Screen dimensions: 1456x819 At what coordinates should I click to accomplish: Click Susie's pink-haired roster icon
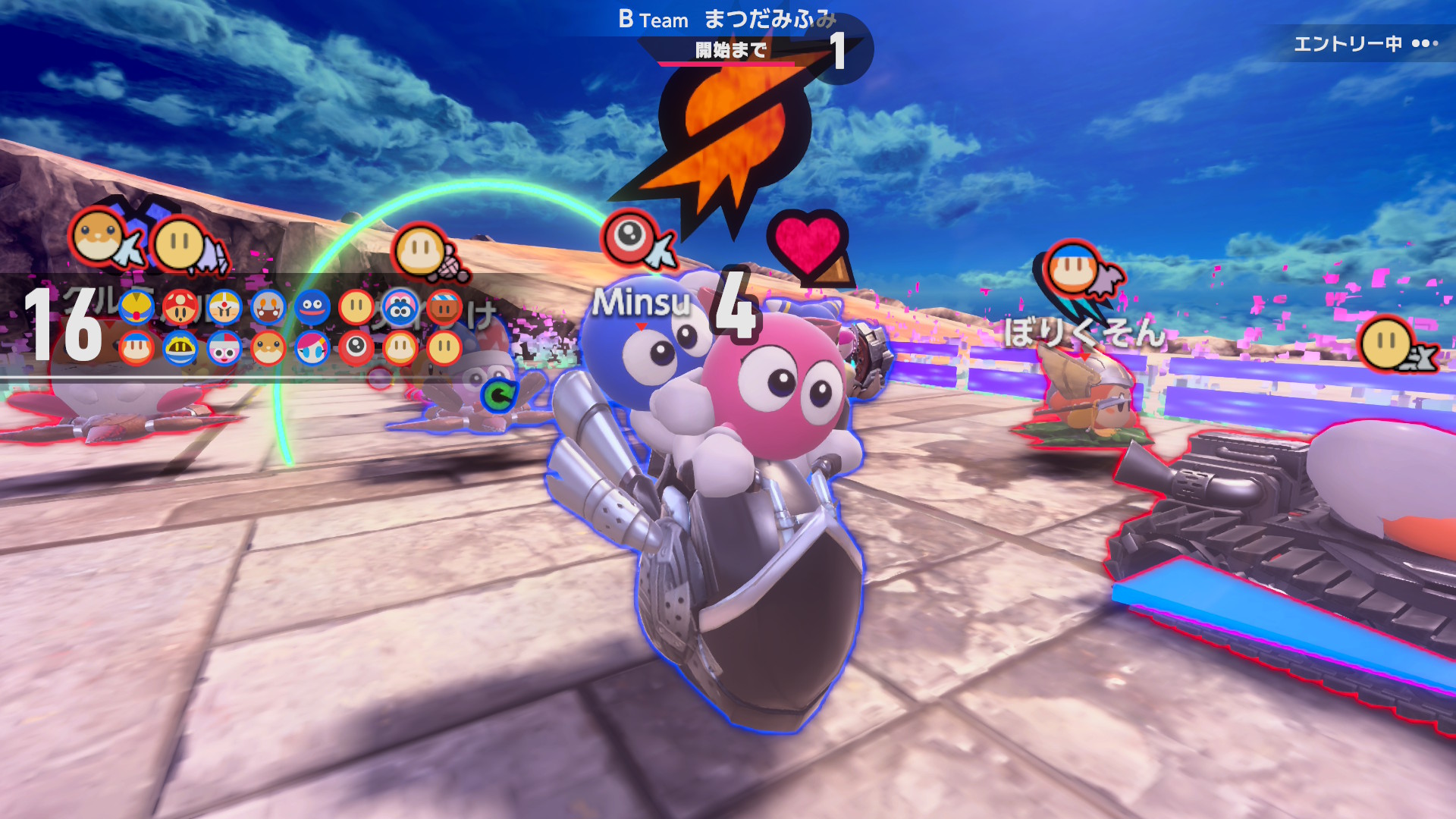(312, 349)
